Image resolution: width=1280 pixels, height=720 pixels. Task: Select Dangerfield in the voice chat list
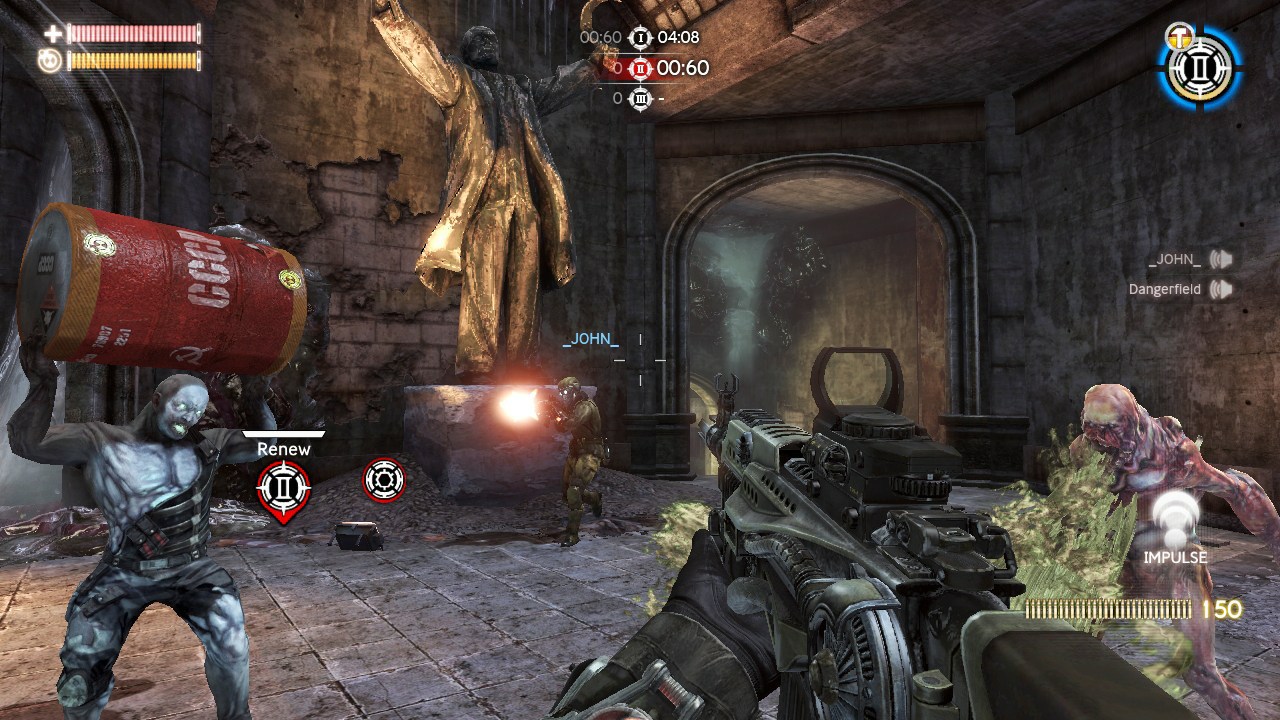coord(1165,290)
